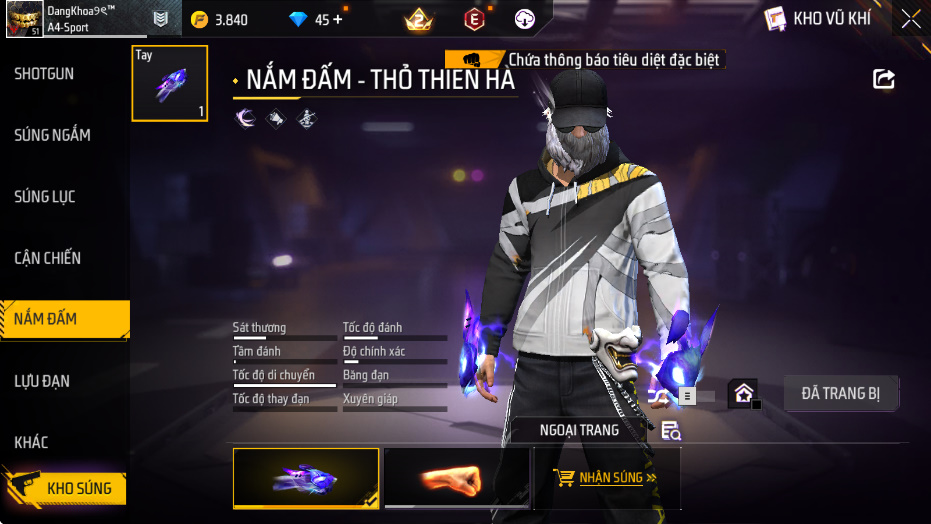This screenshot has height=524, width=931.
Task: Switch to the Súng Ngắm category
Action: point(52,135)
